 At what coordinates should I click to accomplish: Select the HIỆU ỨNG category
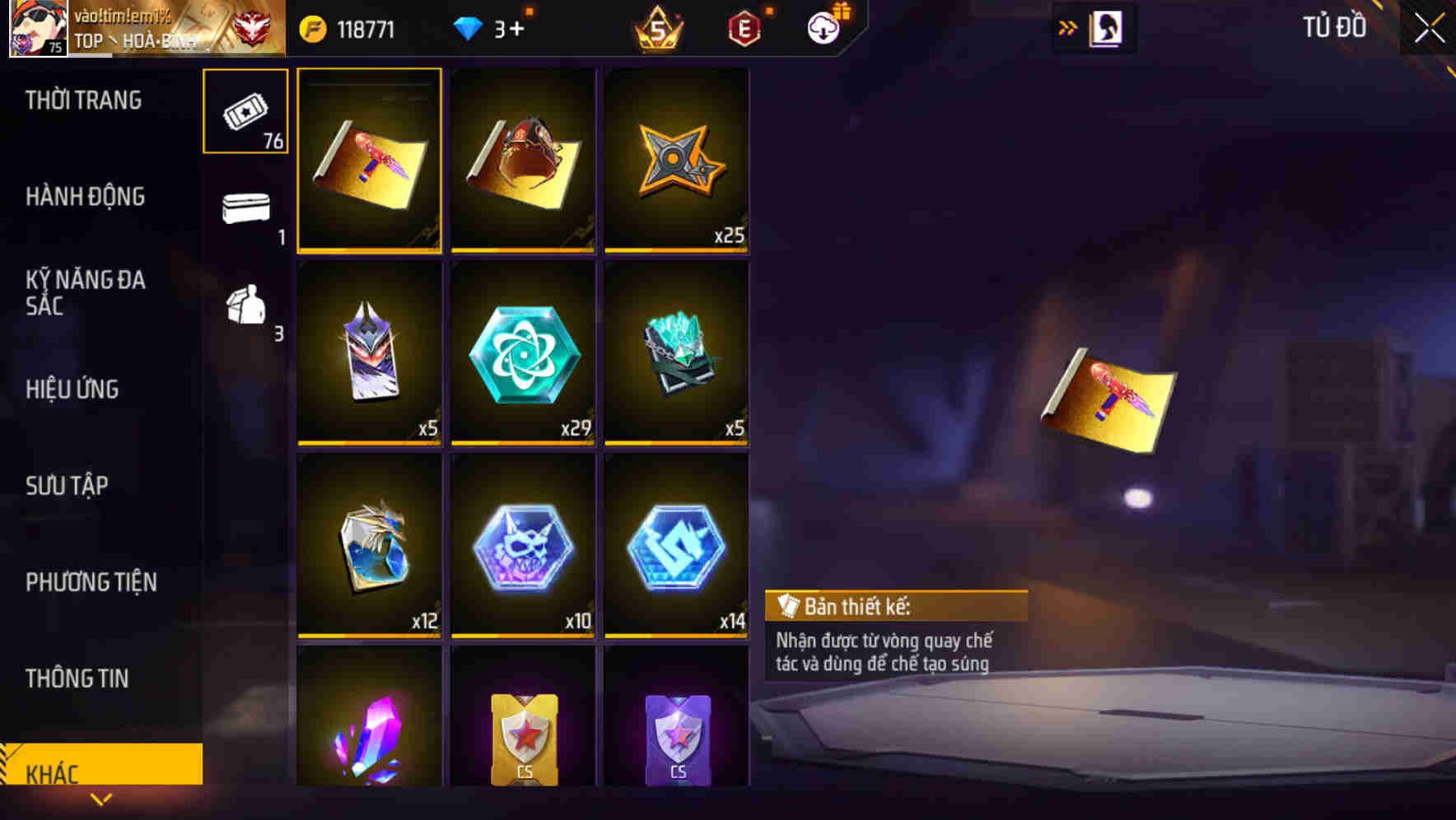tap(73, 389)
